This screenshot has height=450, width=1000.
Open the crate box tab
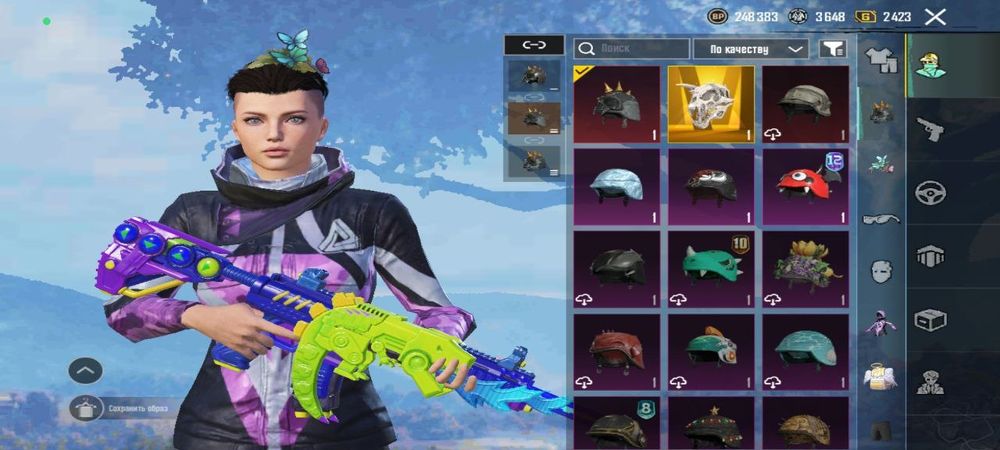click(930, 319)
